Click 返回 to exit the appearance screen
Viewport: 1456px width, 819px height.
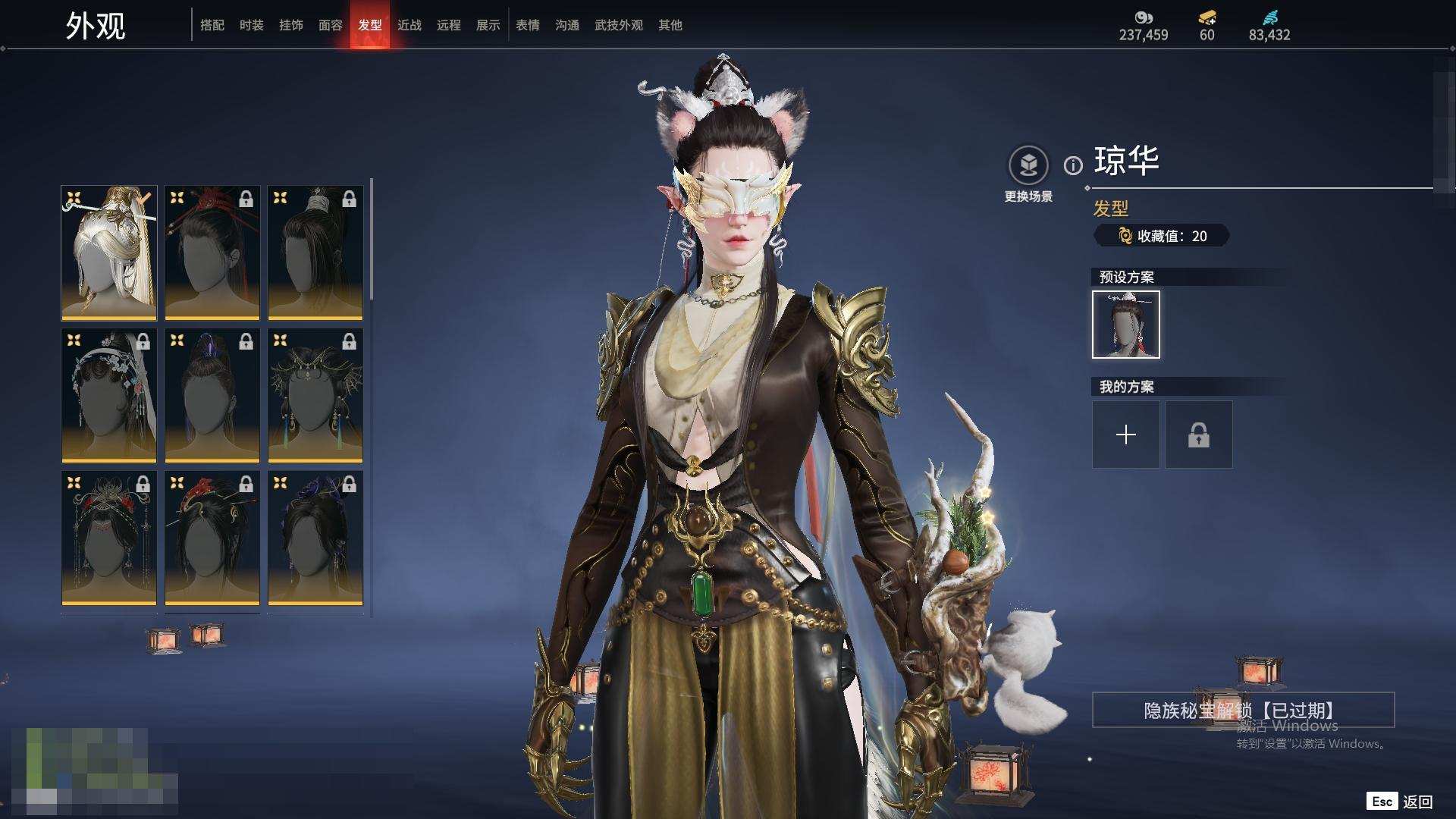[x=1417, y=802]
